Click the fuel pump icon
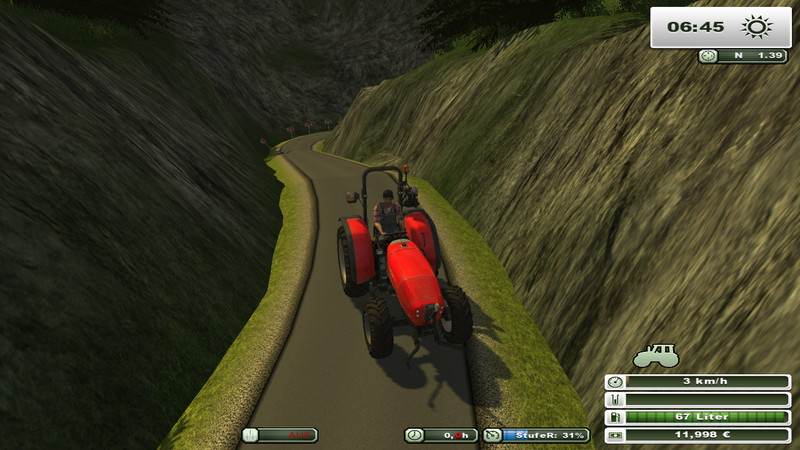The height and width of the screenshot is (450, 800). [615, 417]
